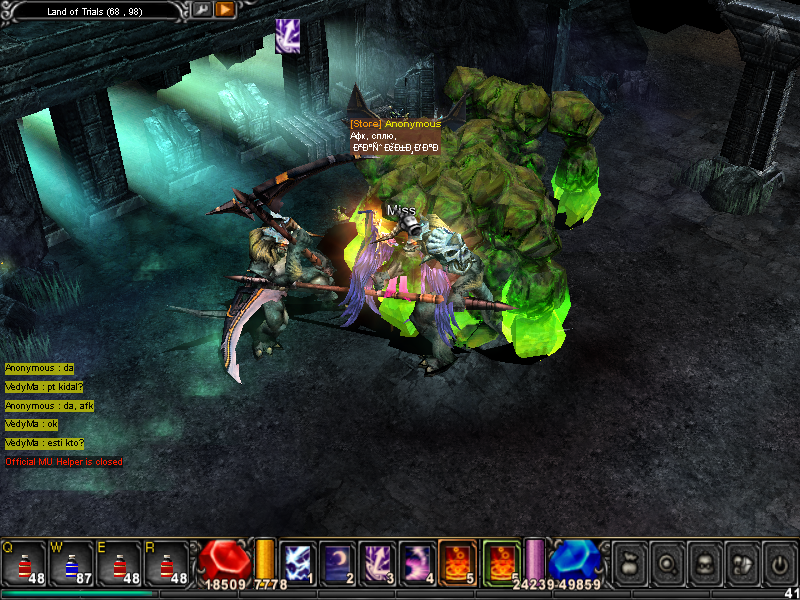
Task: Use the red potion in slot E
Action: pyautogui.click(x=118, y=563)
